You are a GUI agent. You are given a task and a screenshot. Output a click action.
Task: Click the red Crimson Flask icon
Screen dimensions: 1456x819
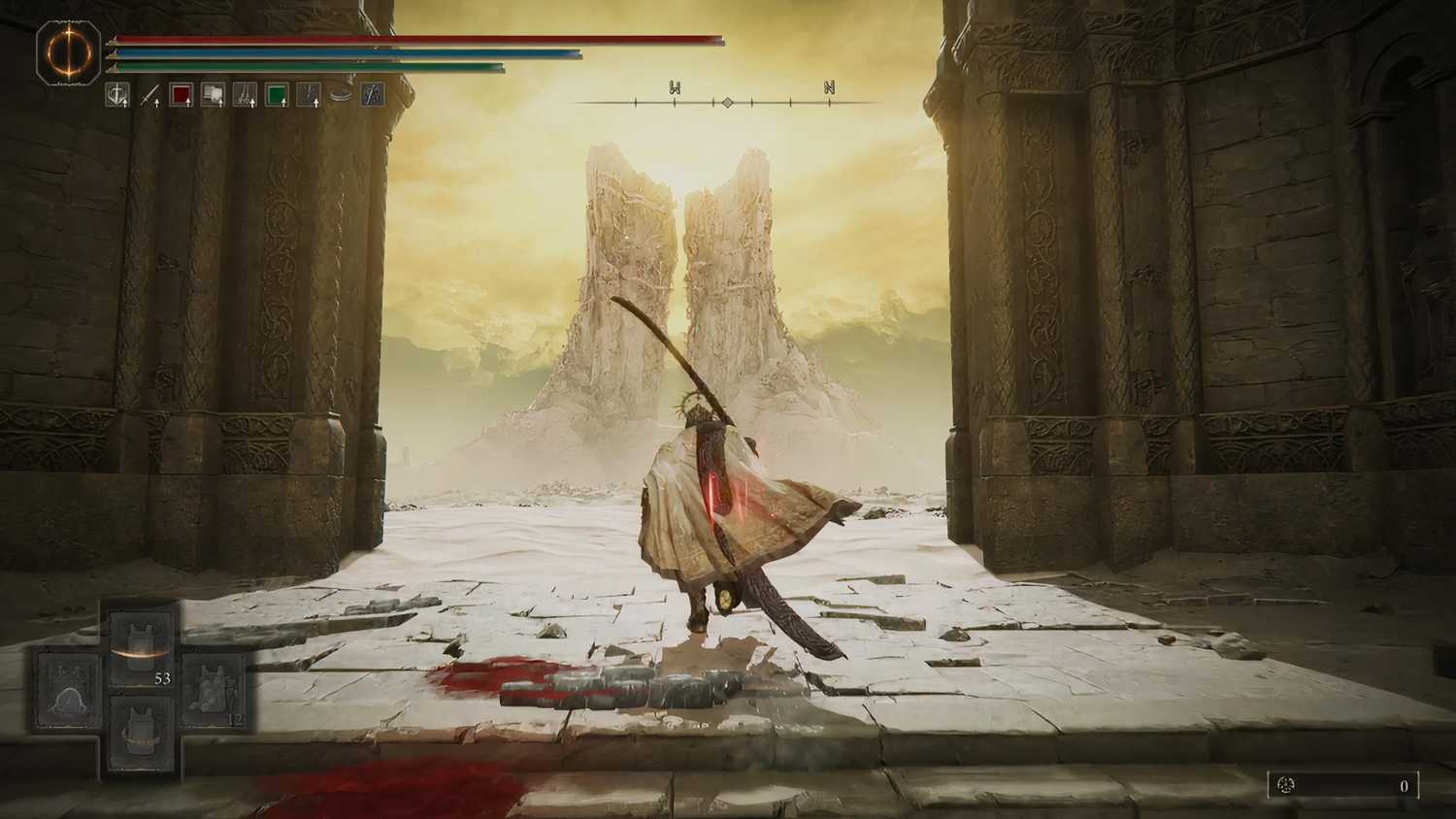pyautogui.click(x=182, y=94)
